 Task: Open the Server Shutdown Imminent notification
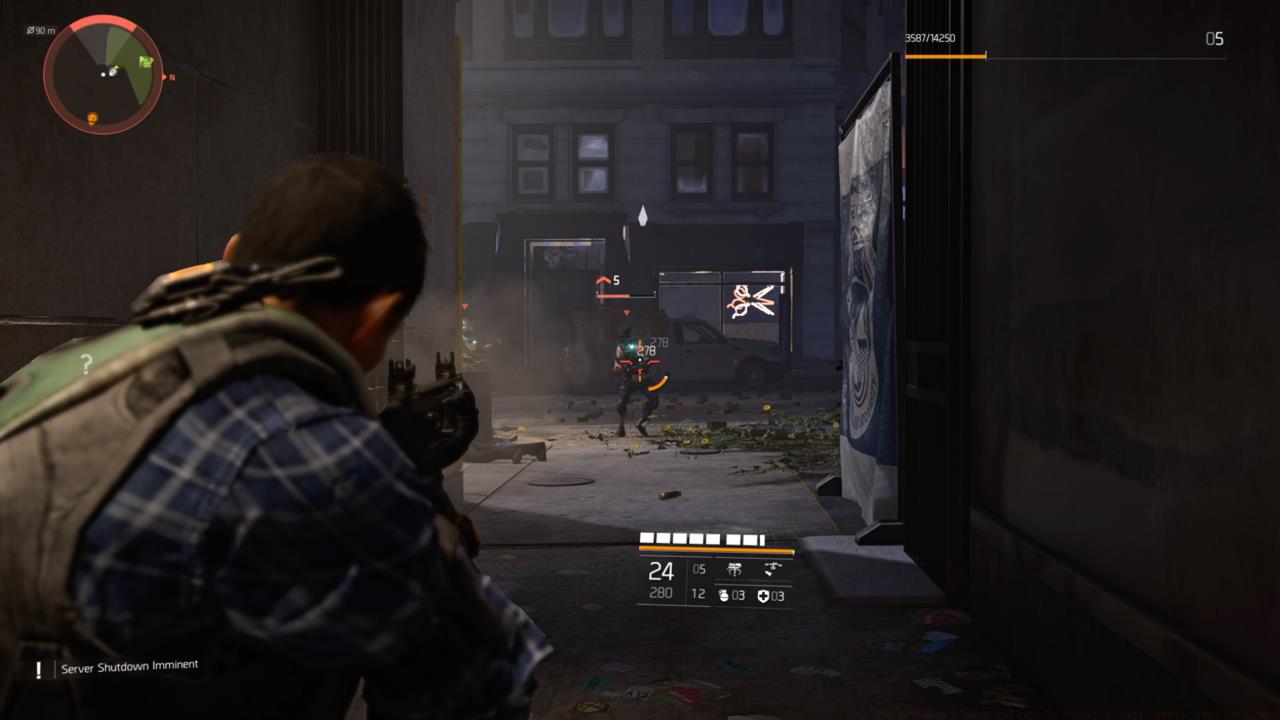[128, 664]
